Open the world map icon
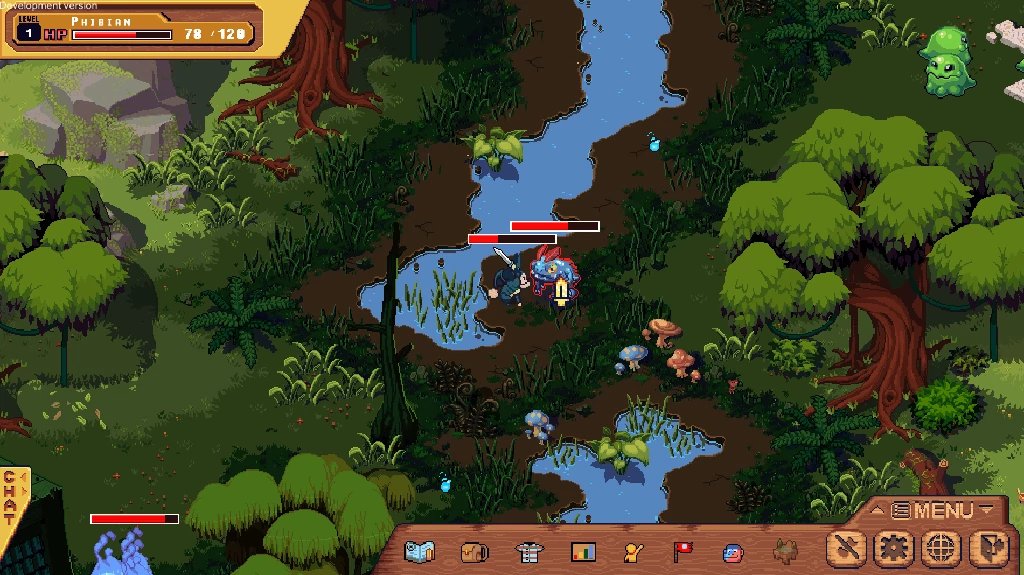 click(421, 550)
